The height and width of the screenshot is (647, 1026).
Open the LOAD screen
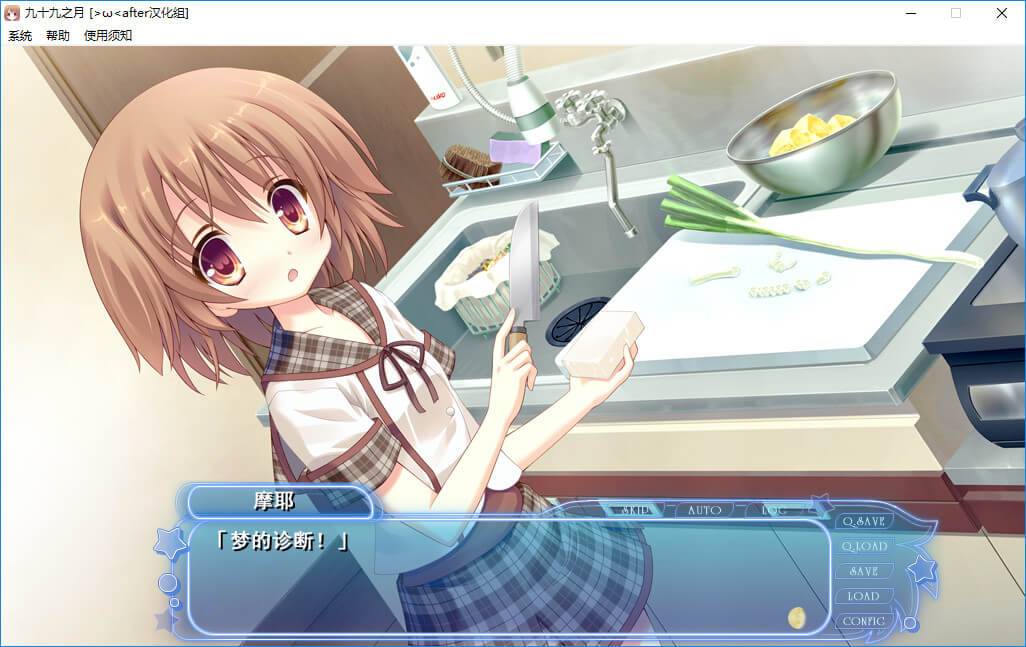863,596
